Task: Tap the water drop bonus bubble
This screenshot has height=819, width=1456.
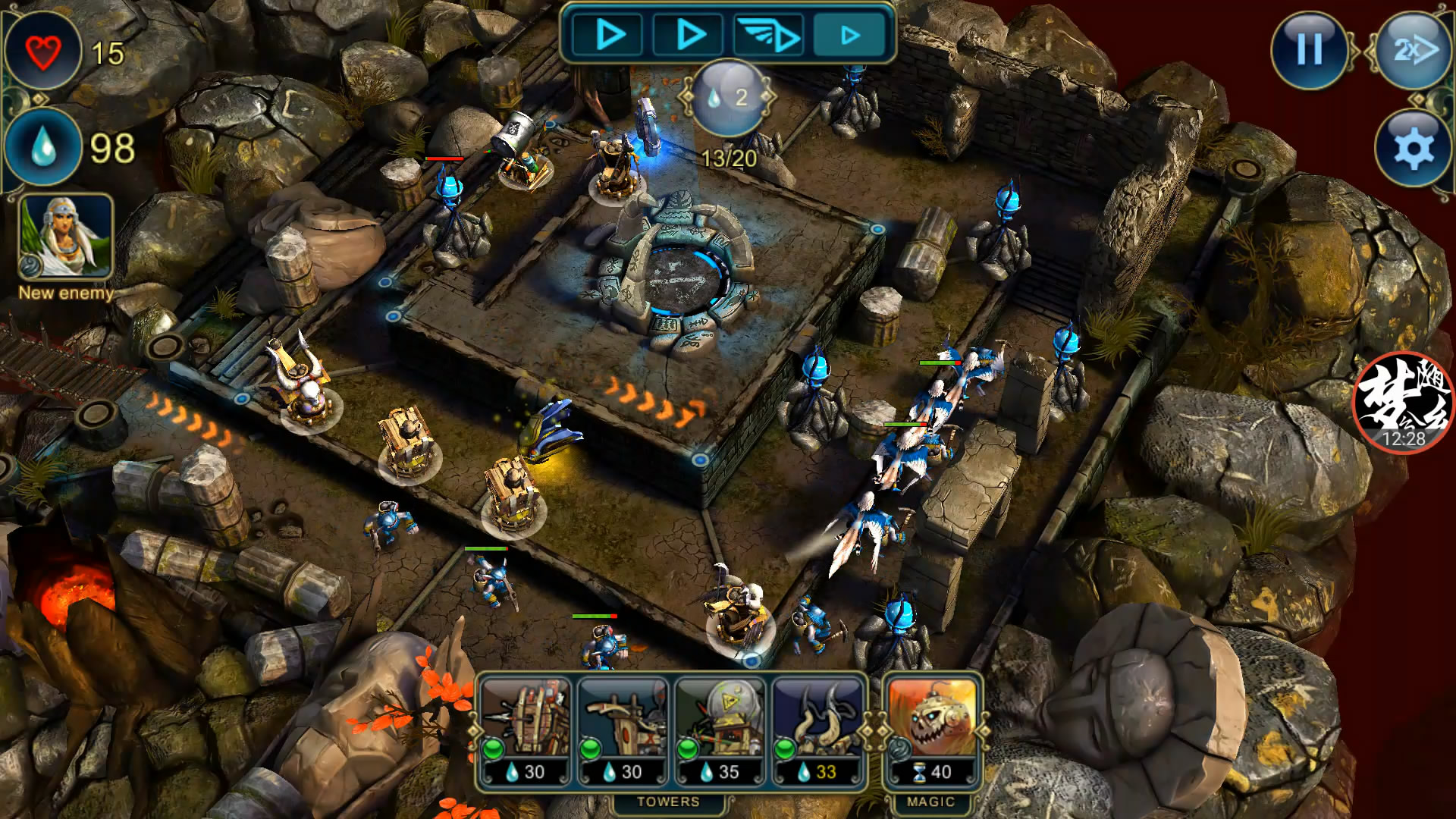Action: (x=729, y=97)
